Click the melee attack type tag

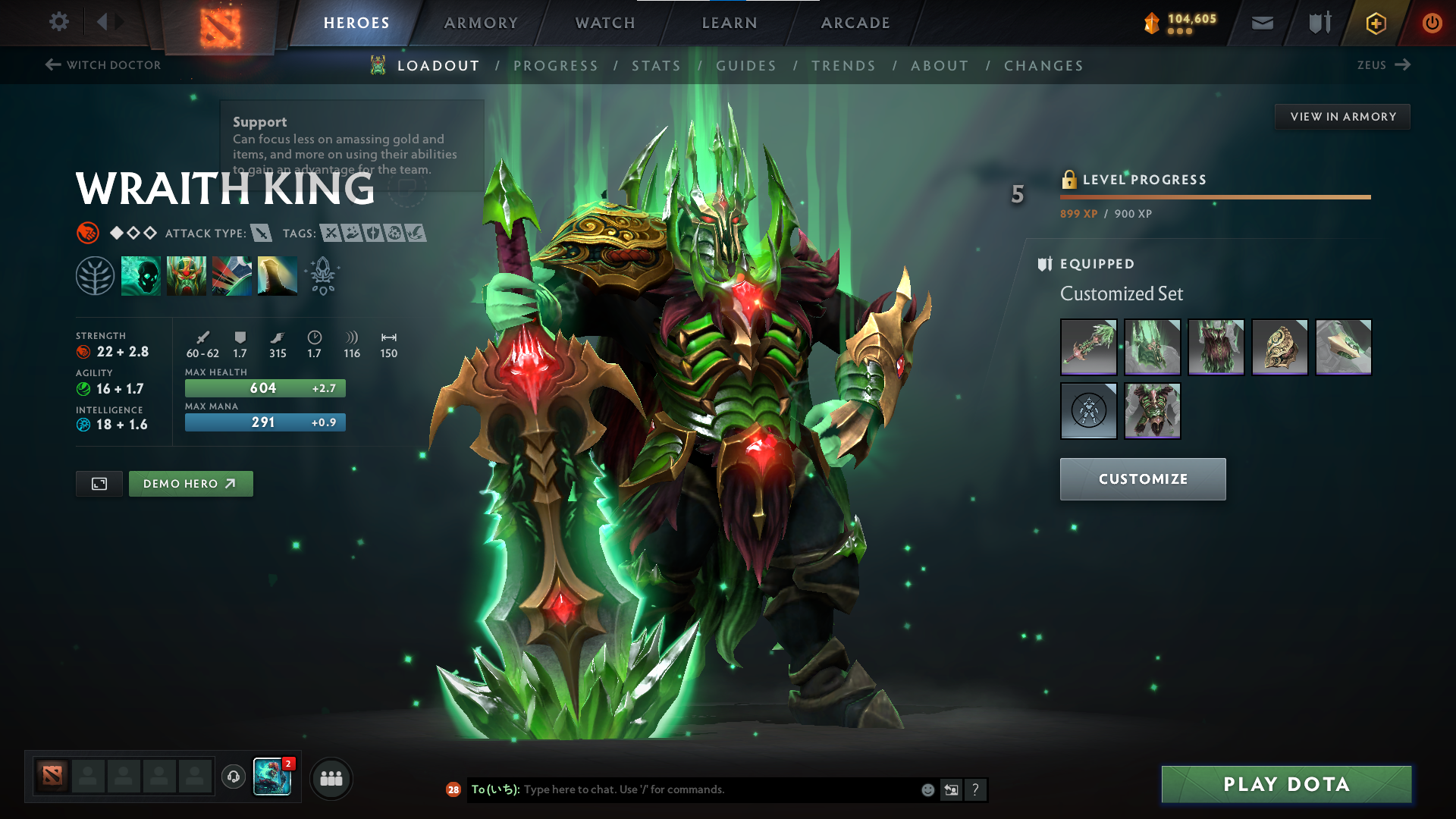pyautogui.click(x=262, y=234)
